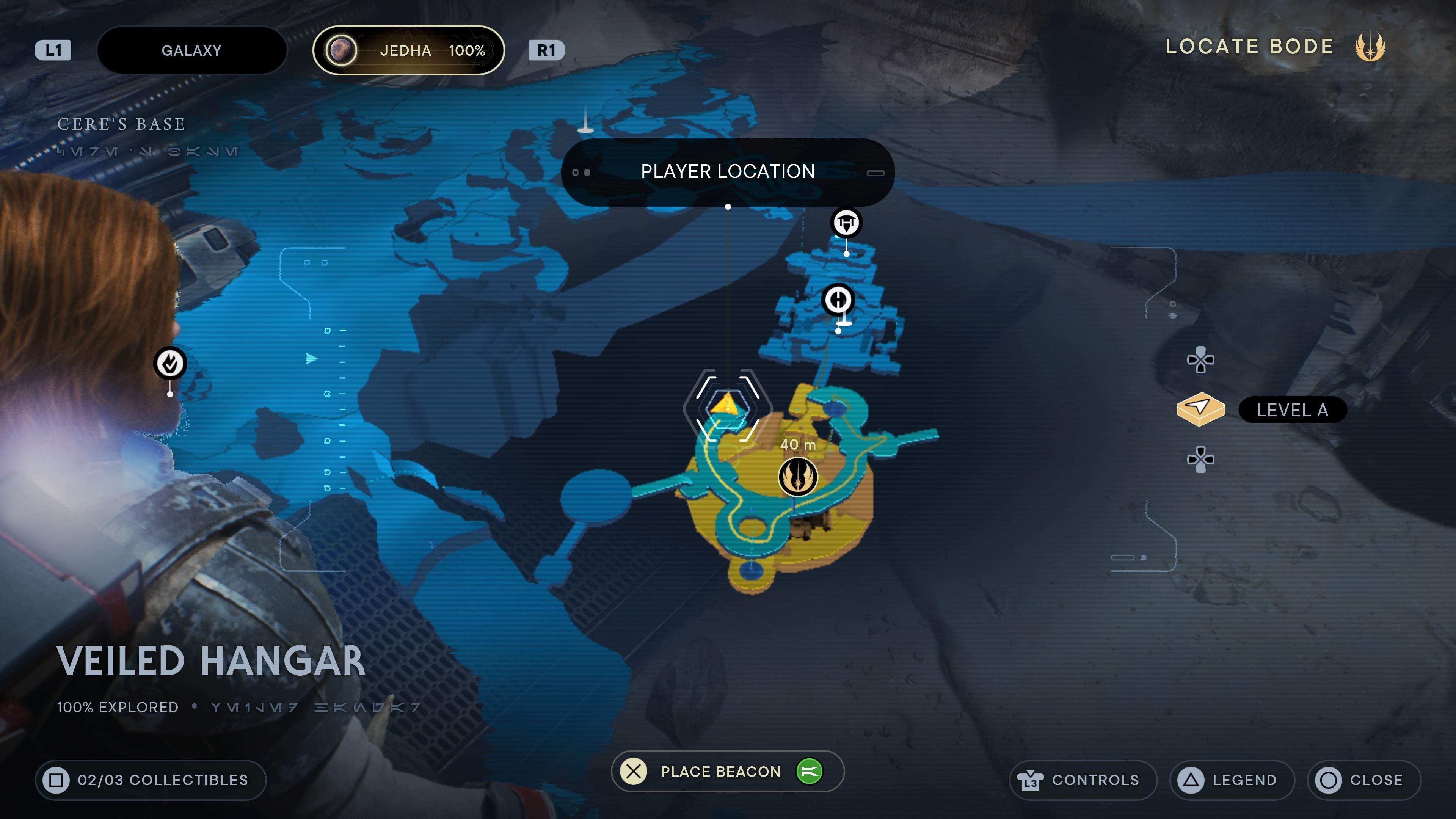The image size is (1456, 819).
Task: Click the workbench marker on the map
Action: pyautogui.click(x=846, y=223)
